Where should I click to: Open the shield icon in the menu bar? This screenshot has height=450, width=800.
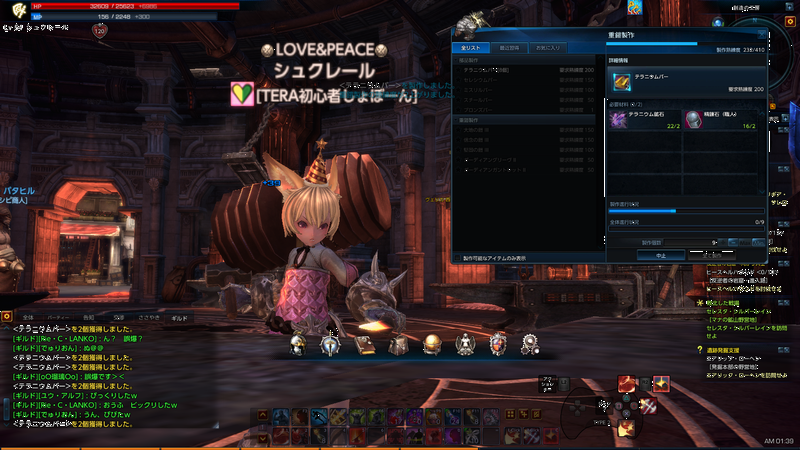coord(497,345)
